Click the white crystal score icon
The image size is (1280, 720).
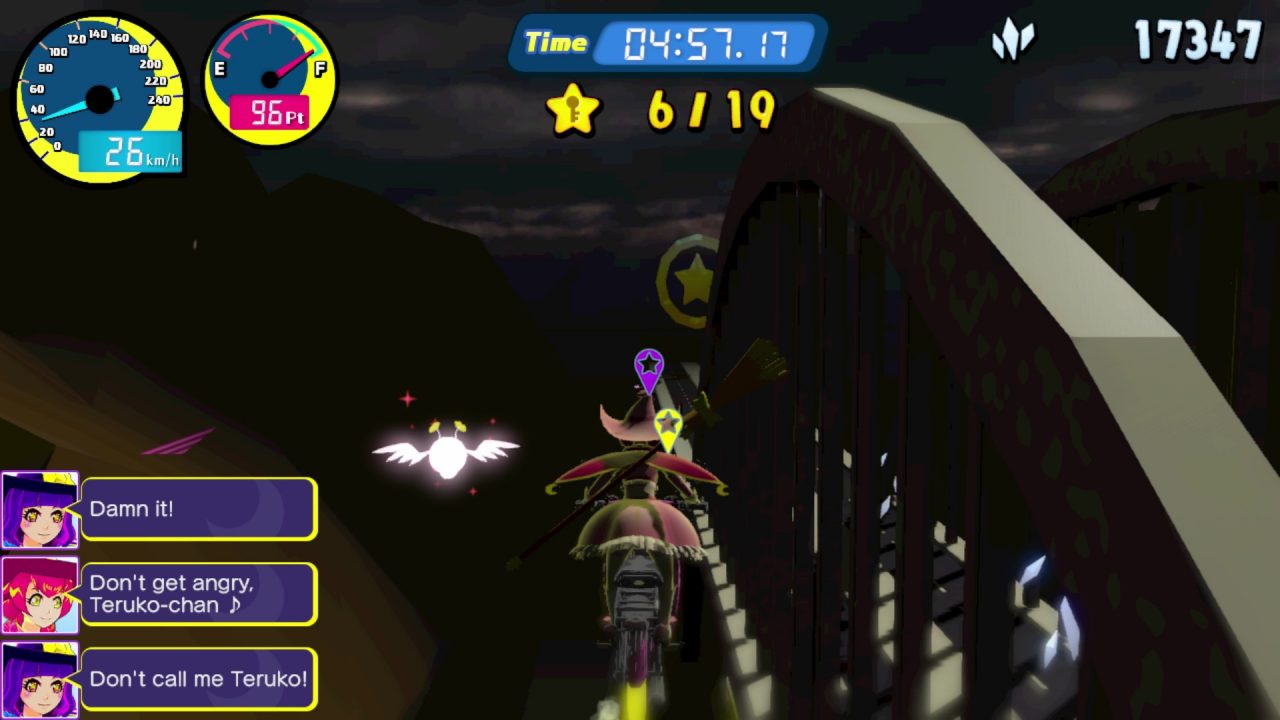point(1012,41)
